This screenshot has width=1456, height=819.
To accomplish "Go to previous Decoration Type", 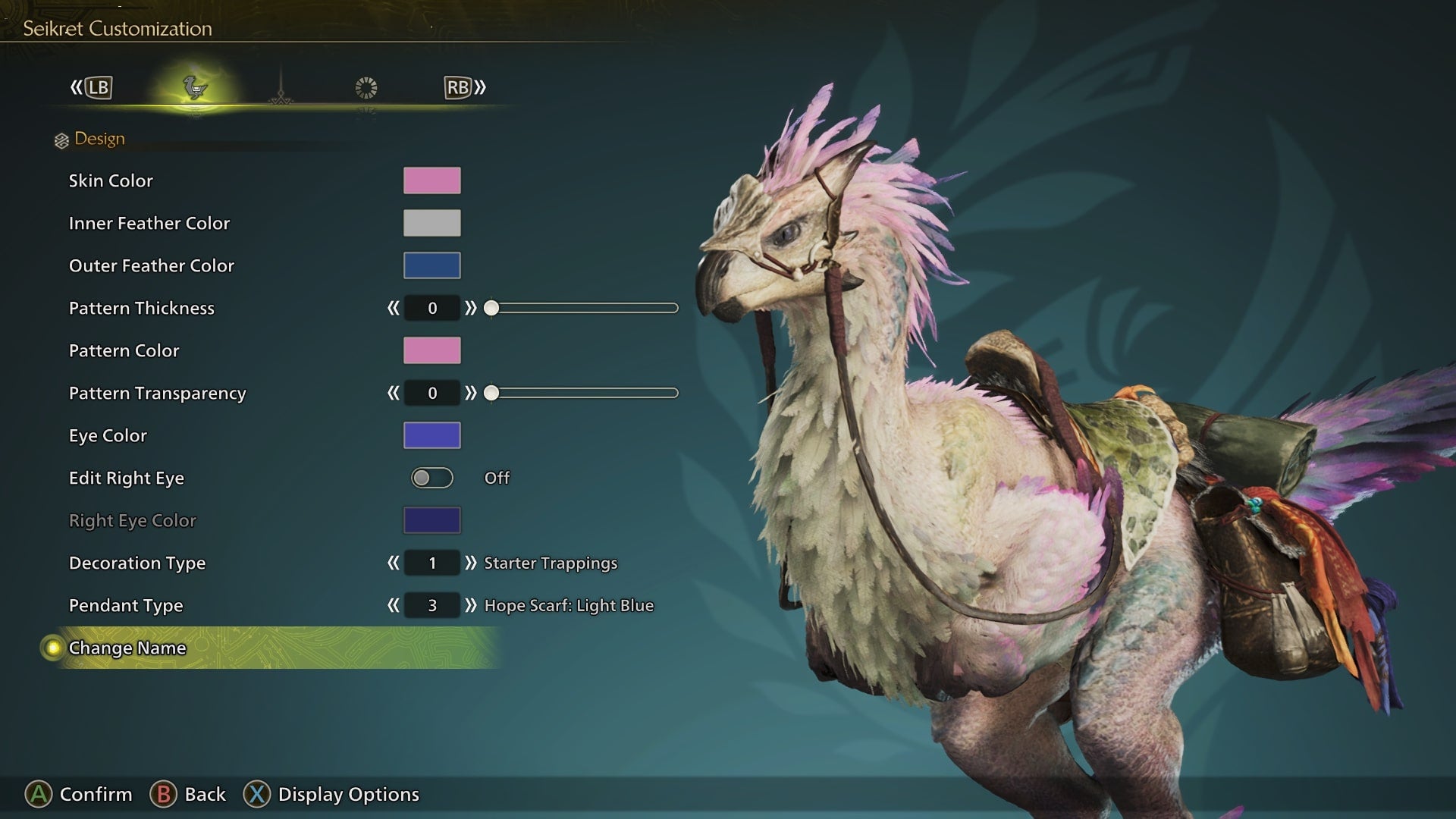I will pos(393,563).
